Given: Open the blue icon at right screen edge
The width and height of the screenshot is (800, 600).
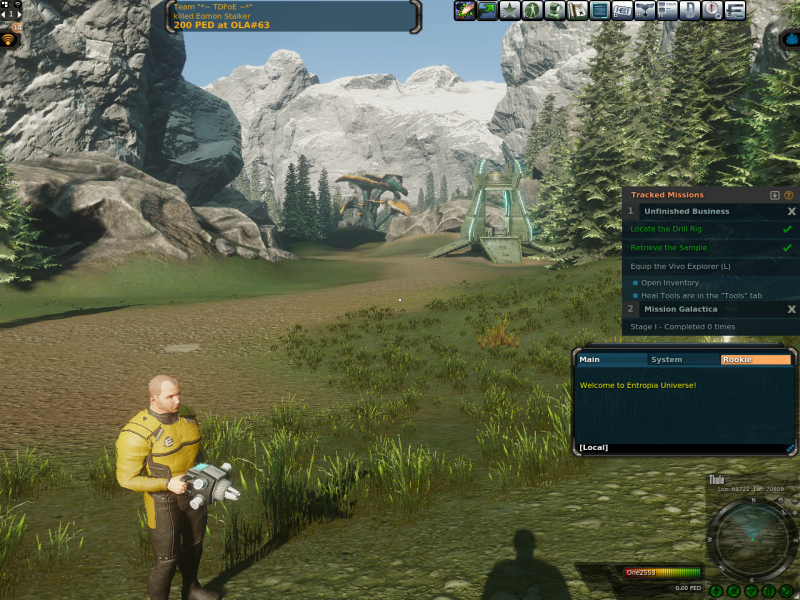Looking at the screenshot, I should [x=791, y=41].
